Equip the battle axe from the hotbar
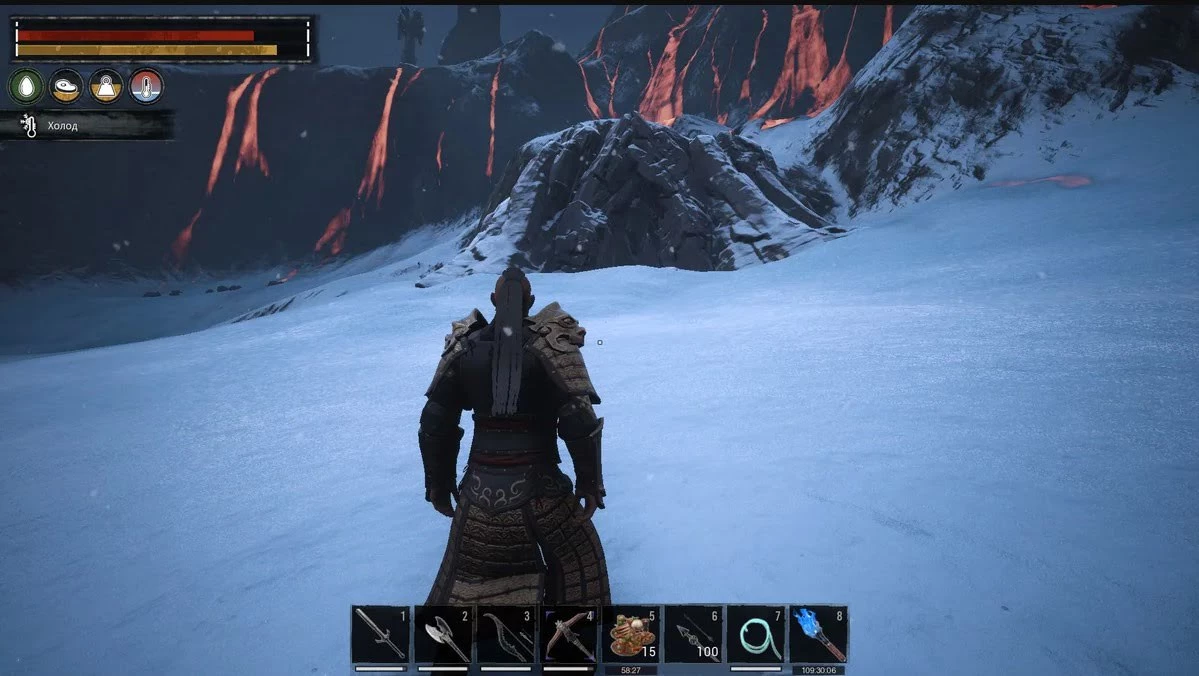This screenshot has height=676, width=1199. pyautogui.click(x=443, y=634)
